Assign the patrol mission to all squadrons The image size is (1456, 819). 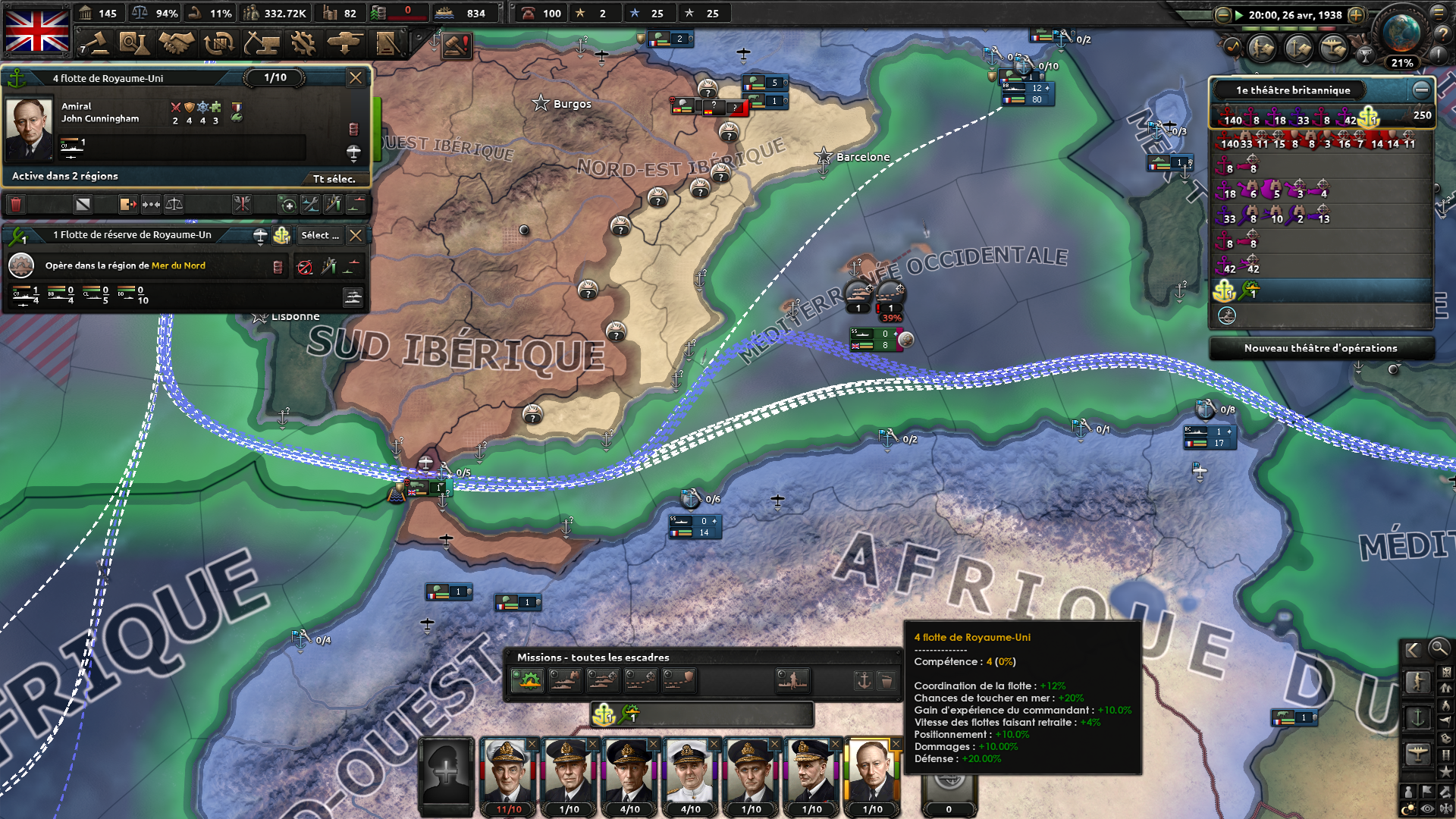pyautogui.click(x=564, y=681)
